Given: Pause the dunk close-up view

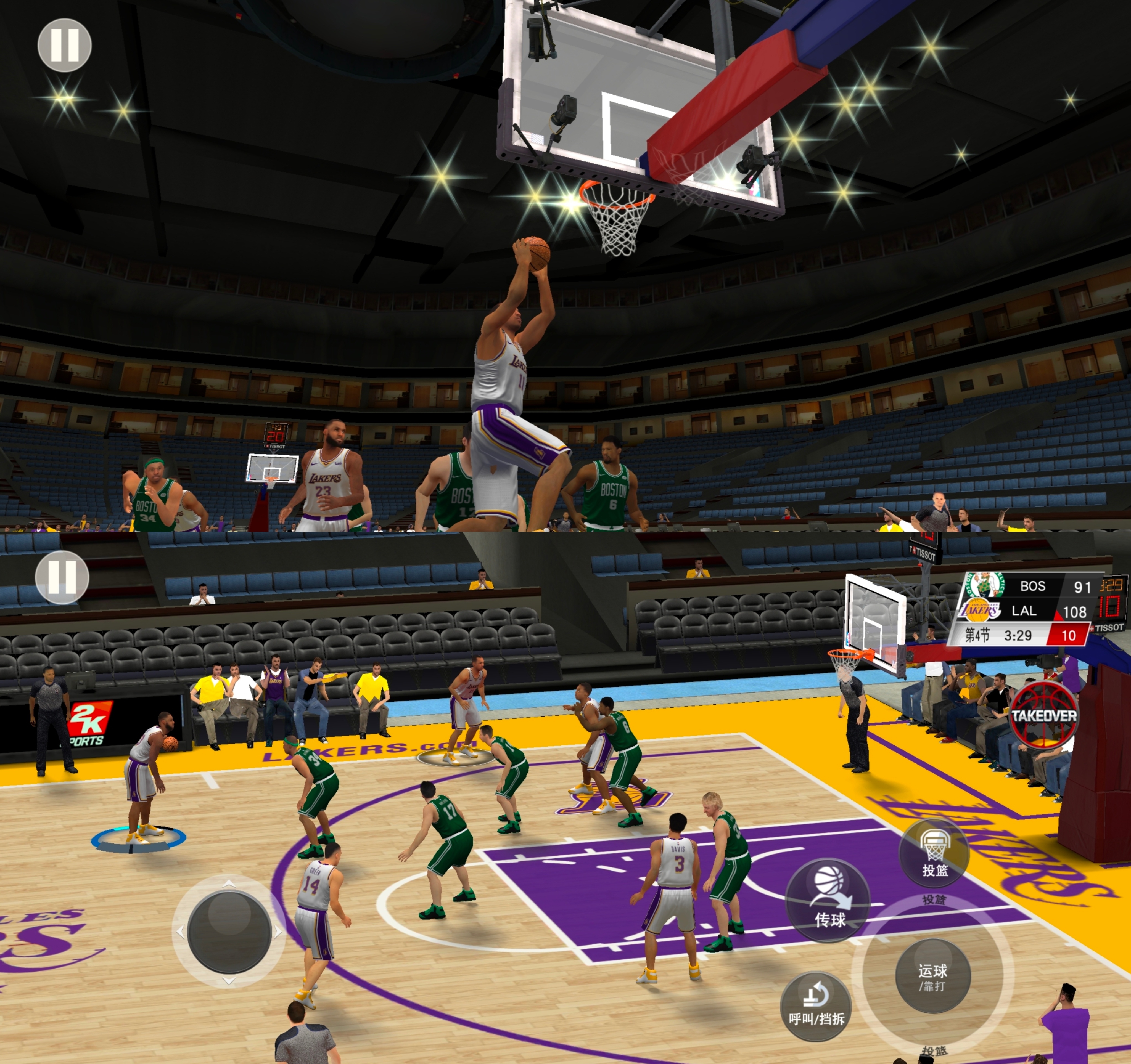Looking at the screenshot, I should click(64, 45).
